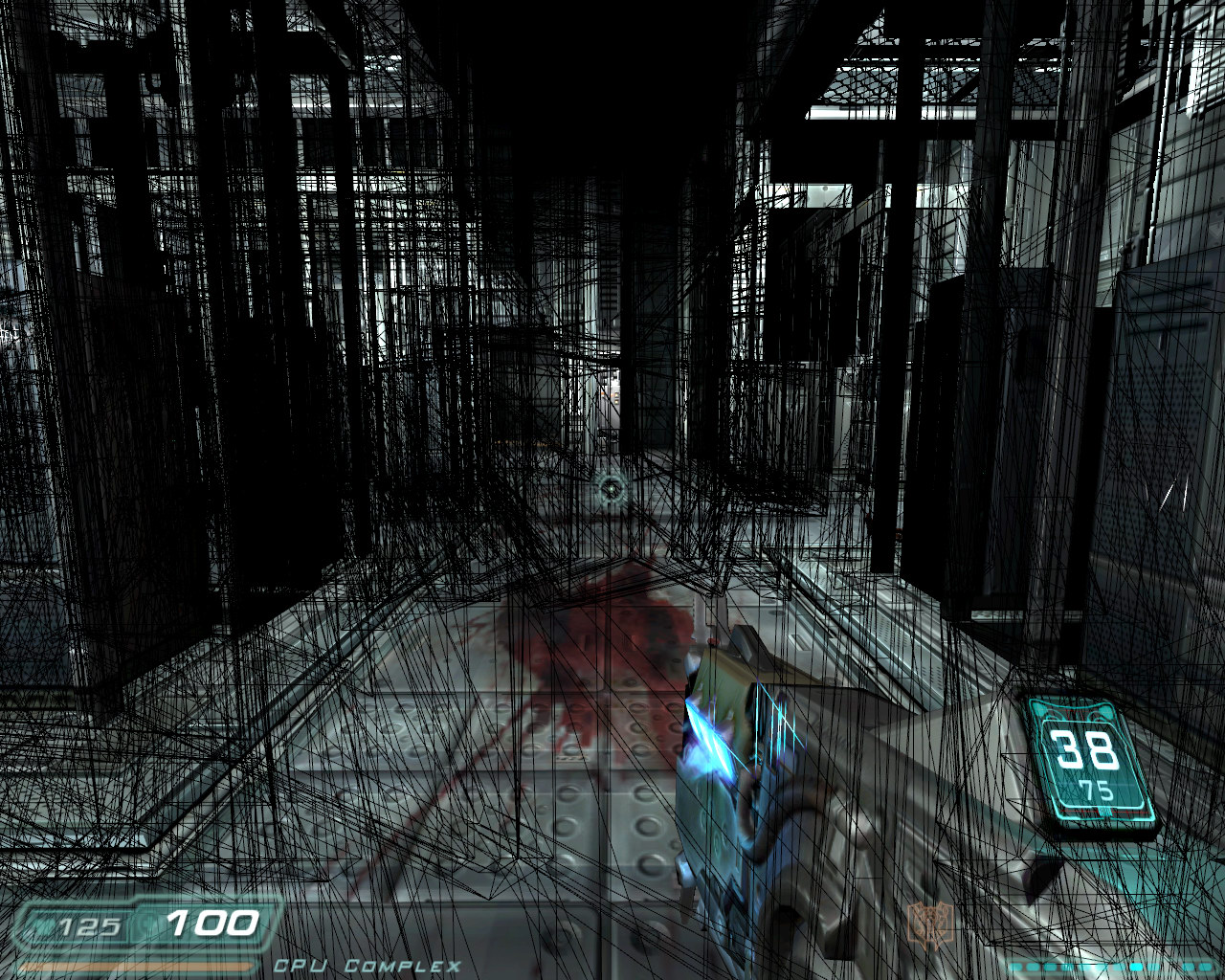The width and height of the screenshot is (1225, 980).
Task: Click the rightmost segment of the ammo belt indicator
Action: pos(1204,966)
